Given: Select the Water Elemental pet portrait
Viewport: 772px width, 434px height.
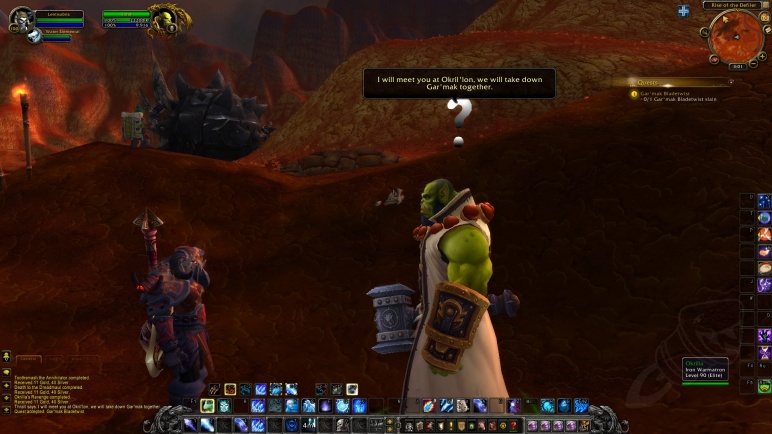Looking at the screenshot, I should [x=34, y=34].
